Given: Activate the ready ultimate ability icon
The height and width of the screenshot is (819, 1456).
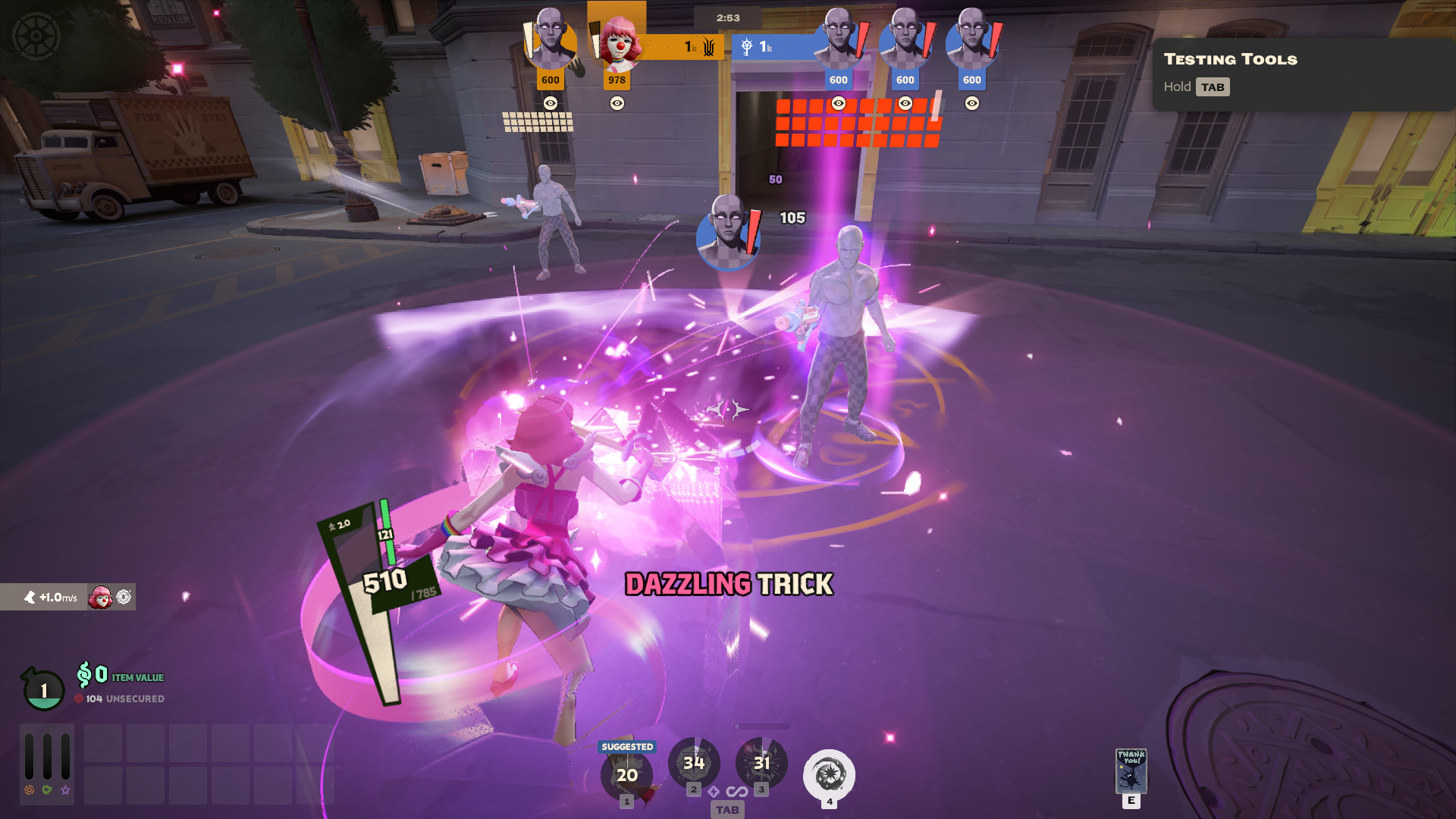Looking at the screenshot, I should click(829, 775).
